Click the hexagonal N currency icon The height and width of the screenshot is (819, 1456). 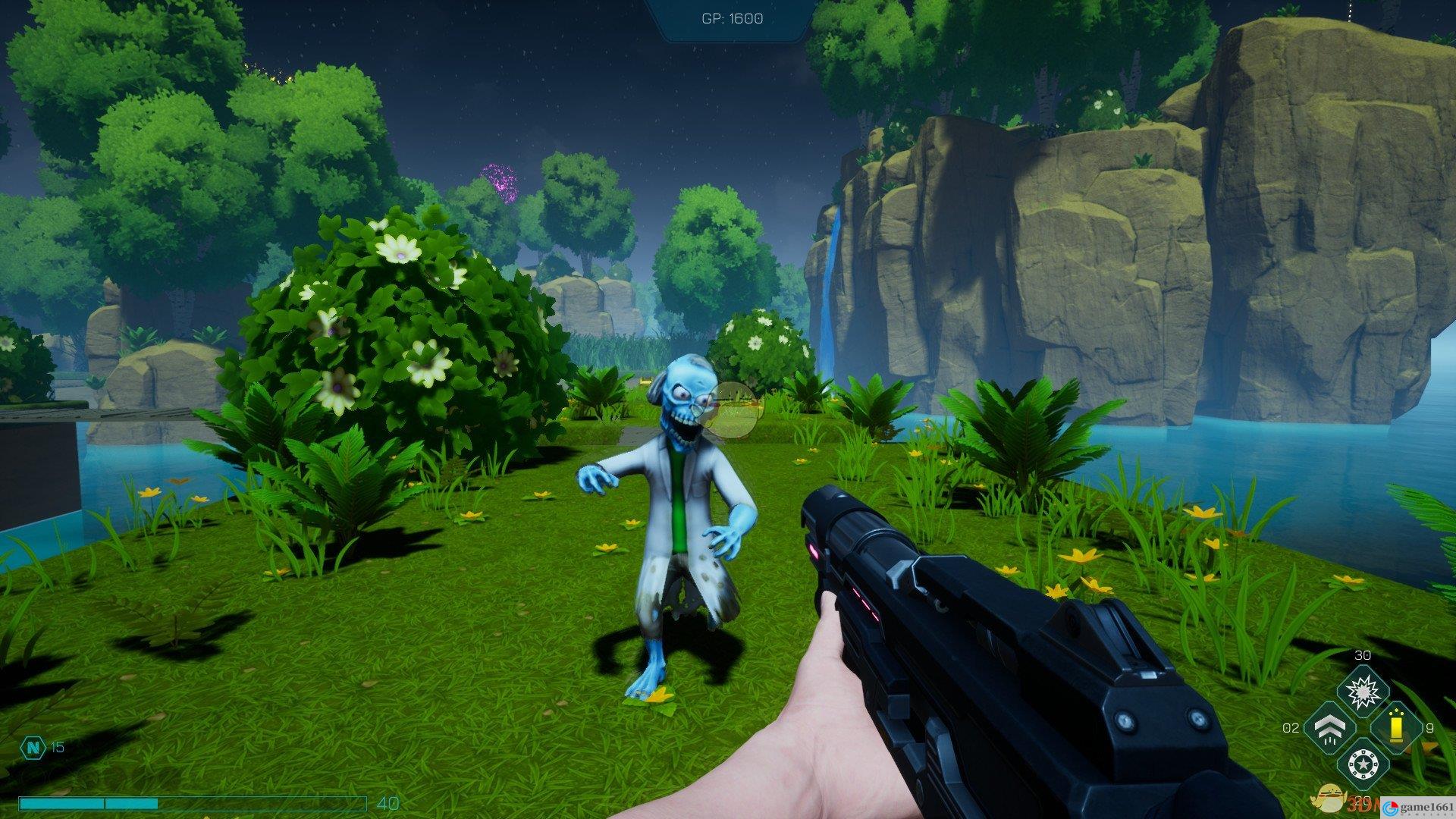coord(33,747)
